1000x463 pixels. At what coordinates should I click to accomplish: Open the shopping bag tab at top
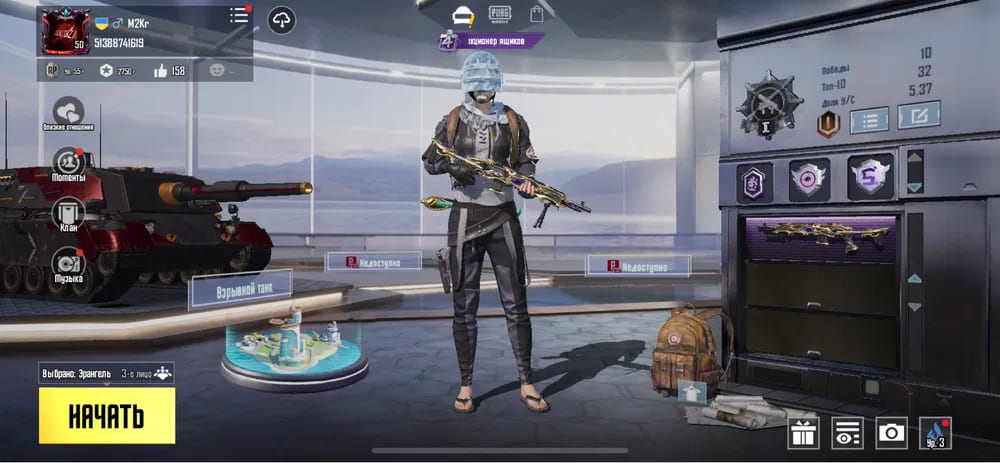(537, 14)
